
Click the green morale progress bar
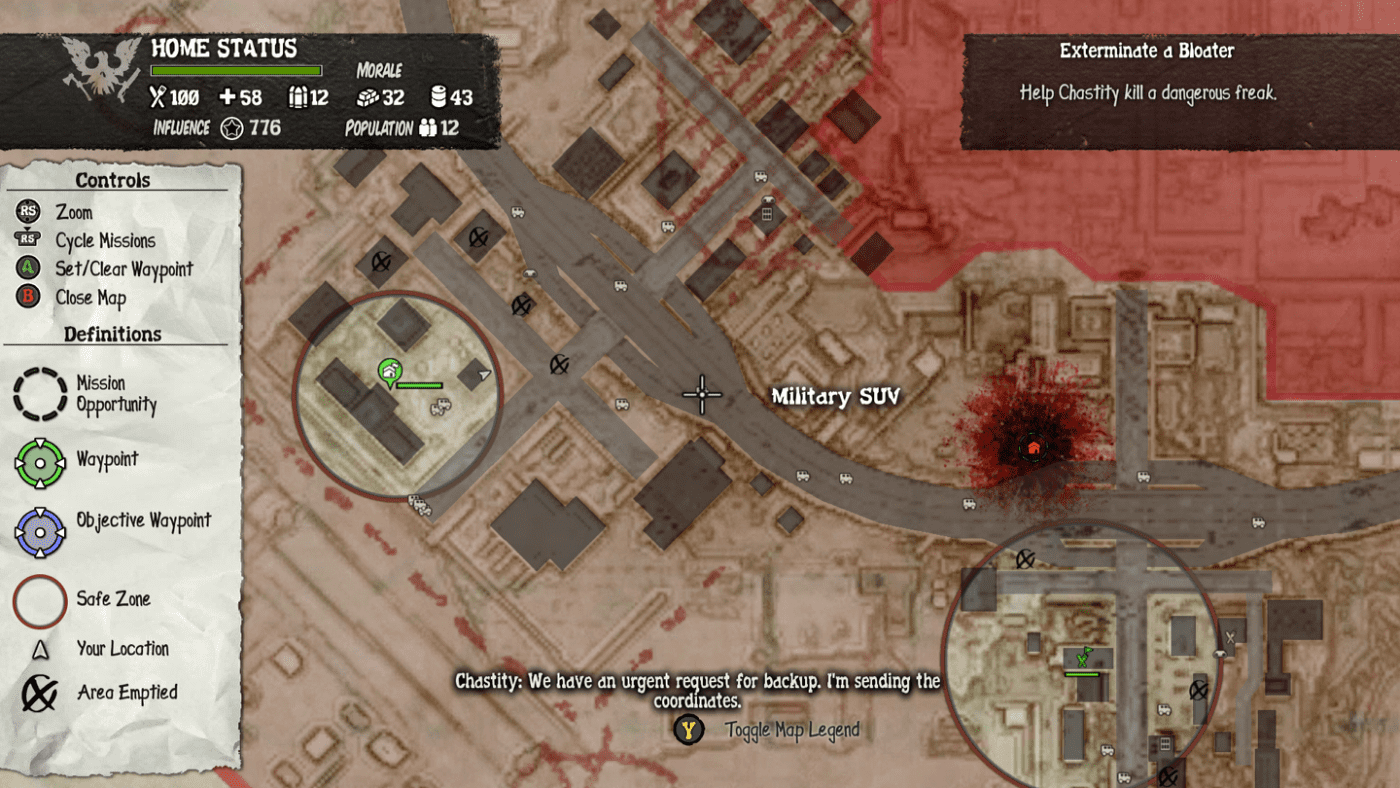[x=236, y=70]
